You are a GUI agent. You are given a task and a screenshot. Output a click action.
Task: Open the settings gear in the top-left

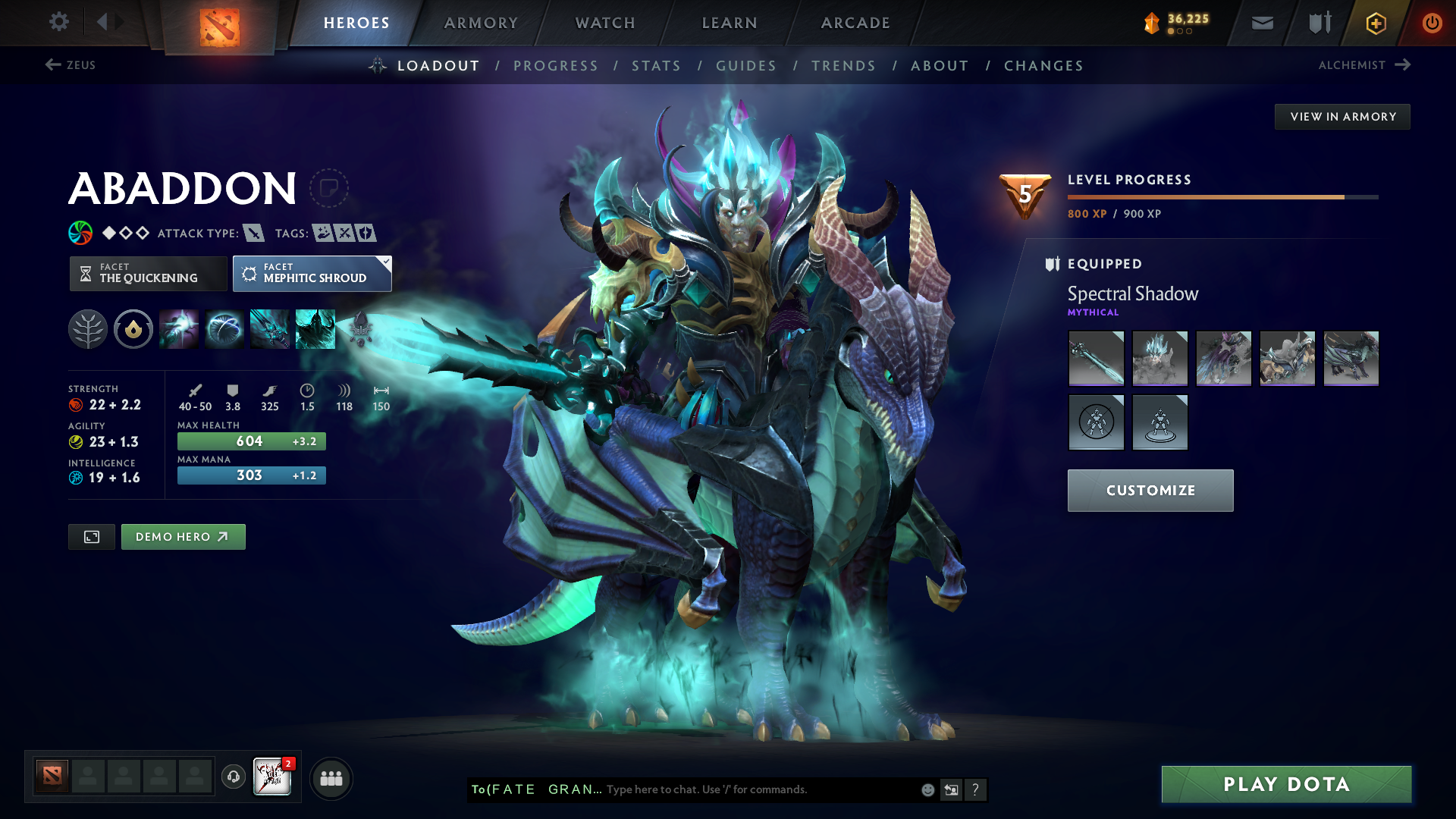coord(58,22)
